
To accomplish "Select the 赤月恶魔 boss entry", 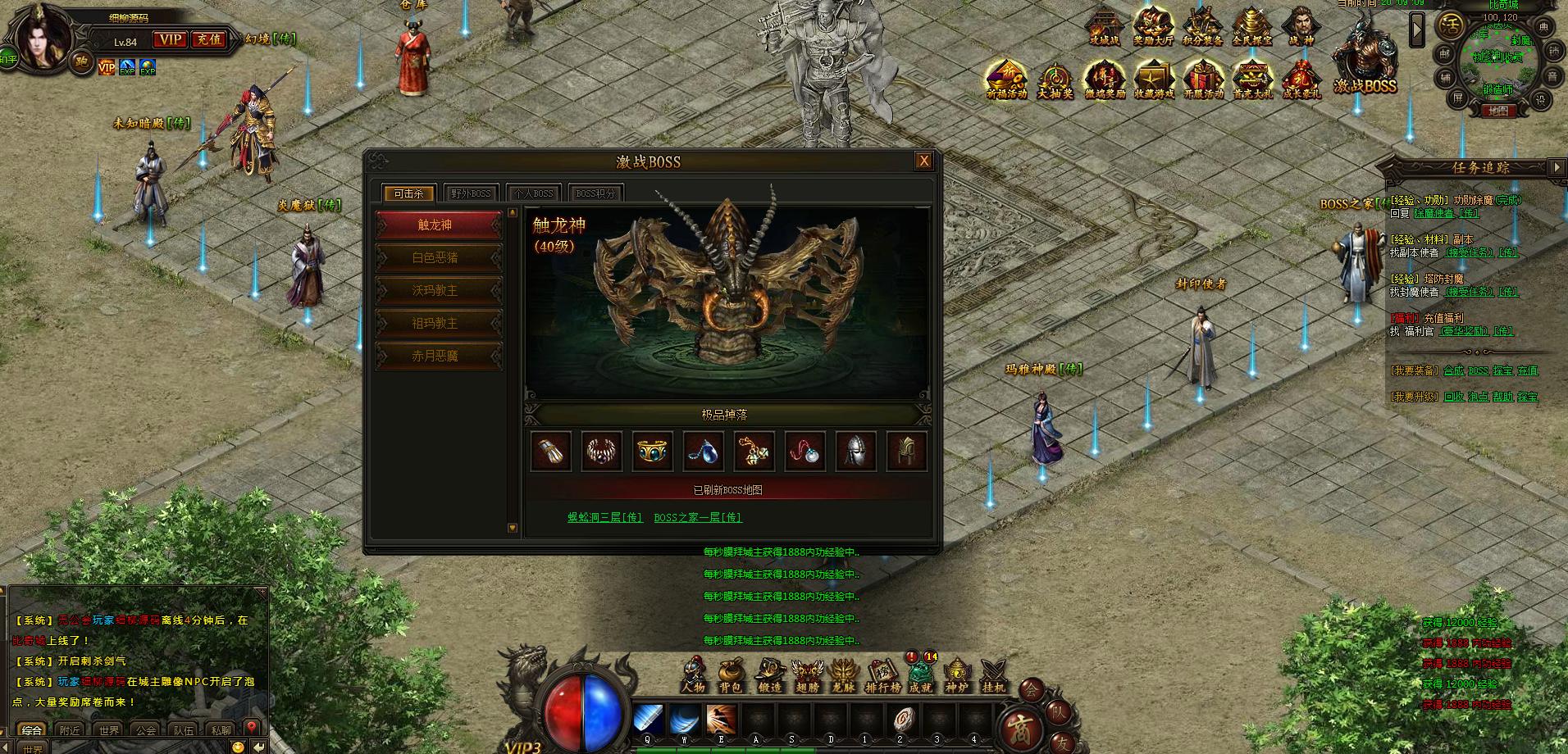I will 435,356.
